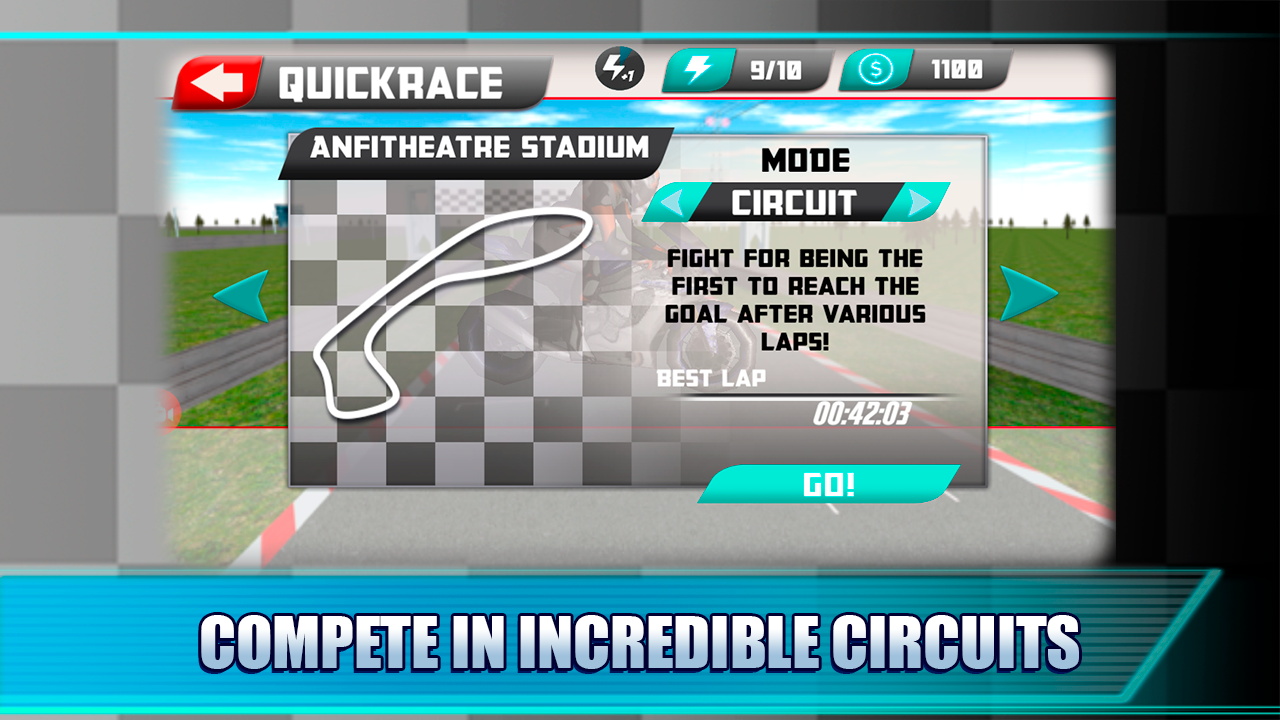Click the red back arrow button

[218, 83]
